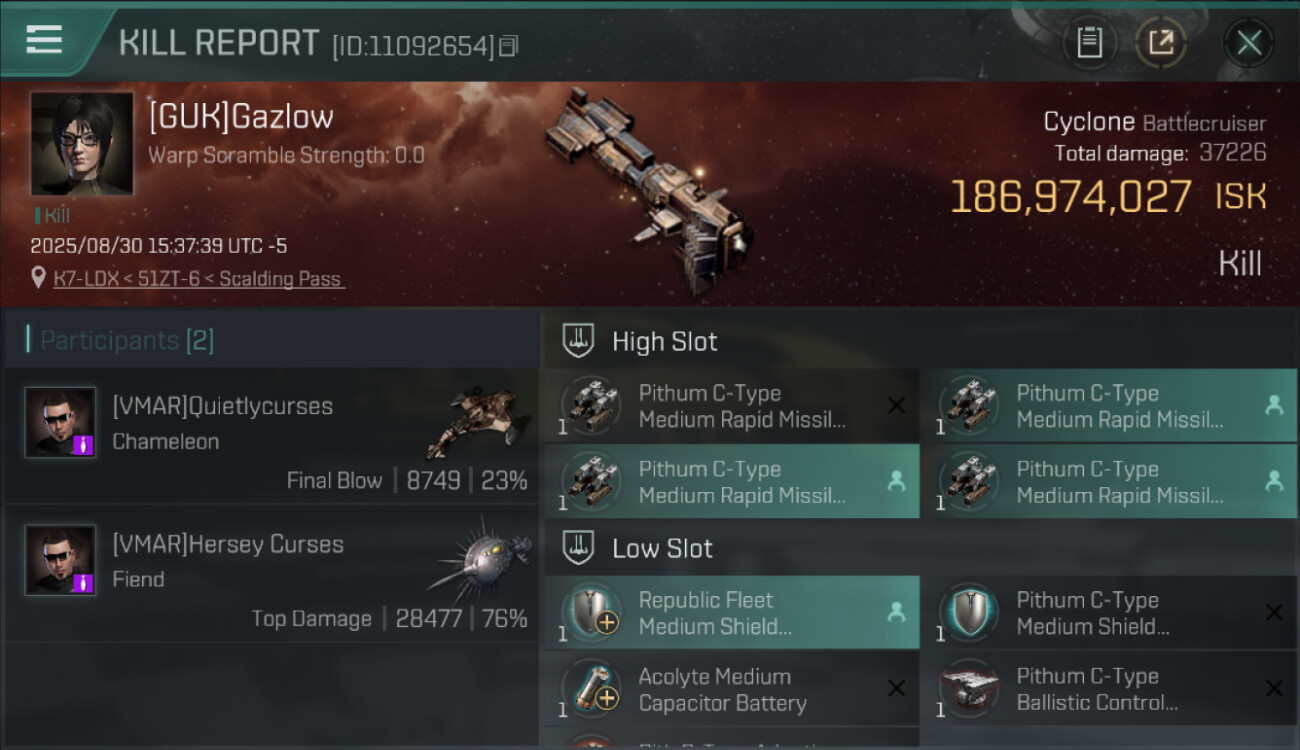View Gazlow's character portrait

(x=81, y=143)
